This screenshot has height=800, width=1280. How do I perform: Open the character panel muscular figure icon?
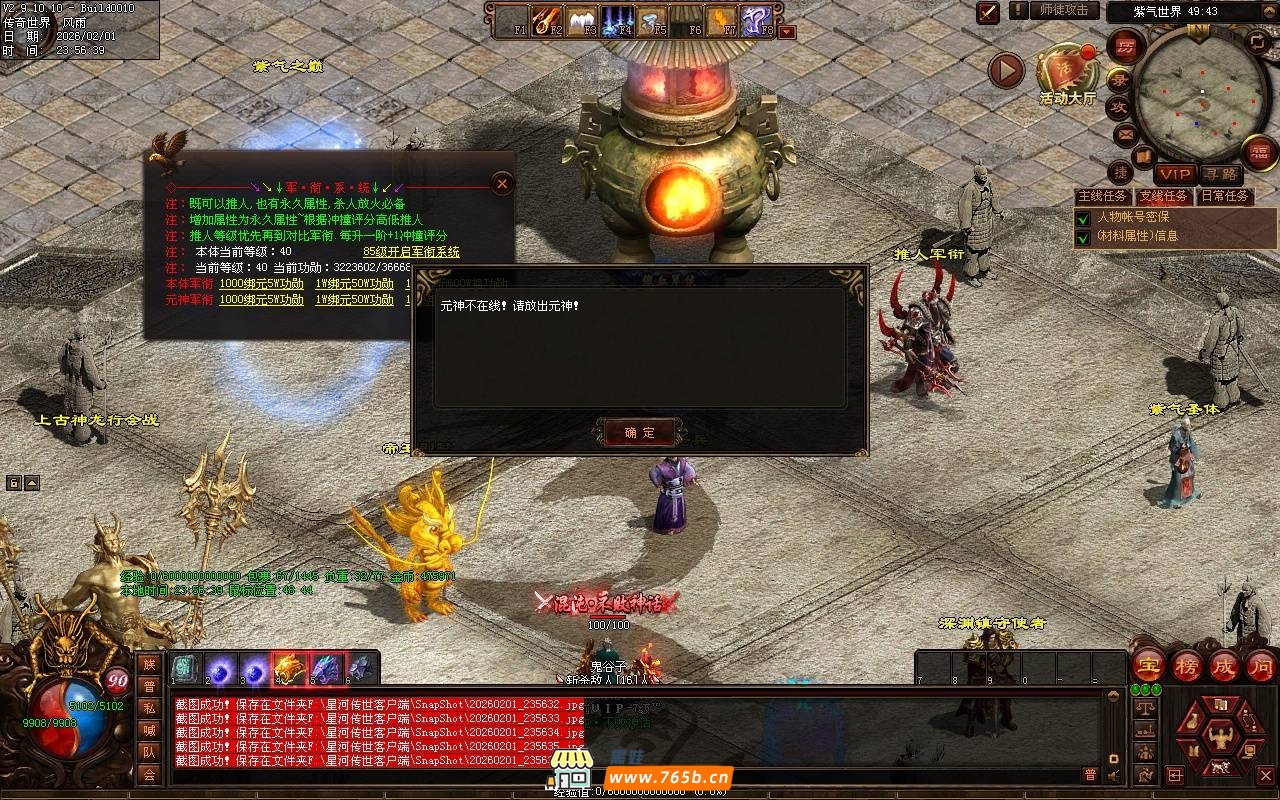click(x=1219, y=737)
